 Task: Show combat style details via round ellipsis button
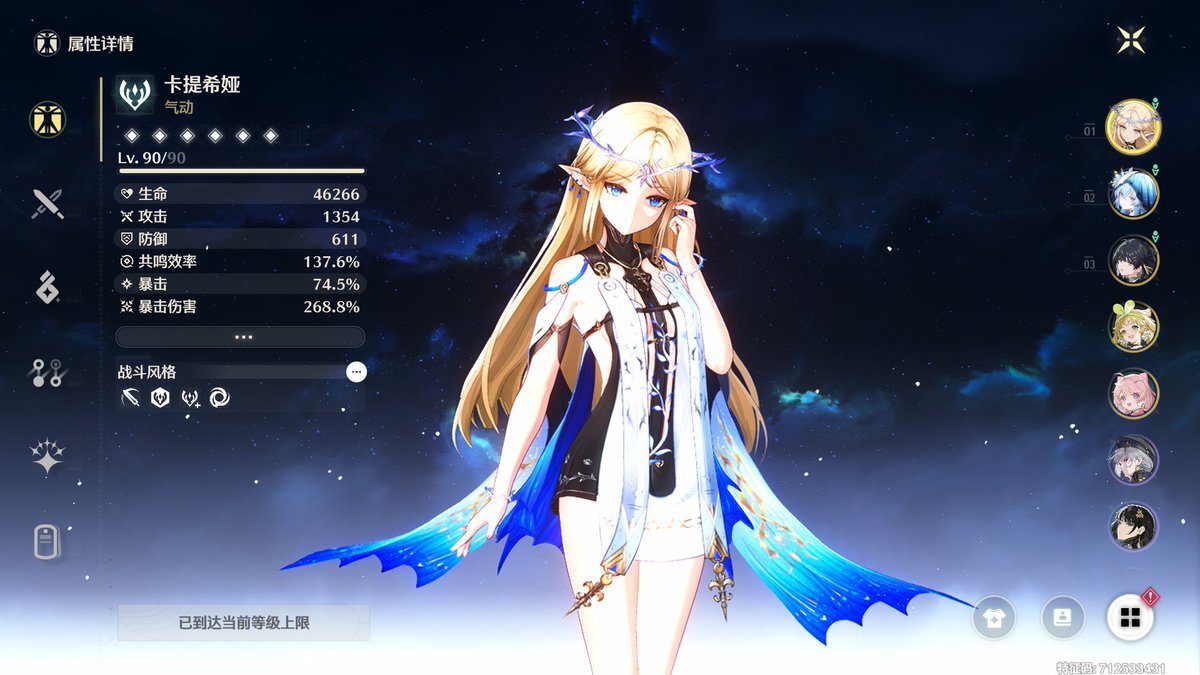tap(356, 372)
